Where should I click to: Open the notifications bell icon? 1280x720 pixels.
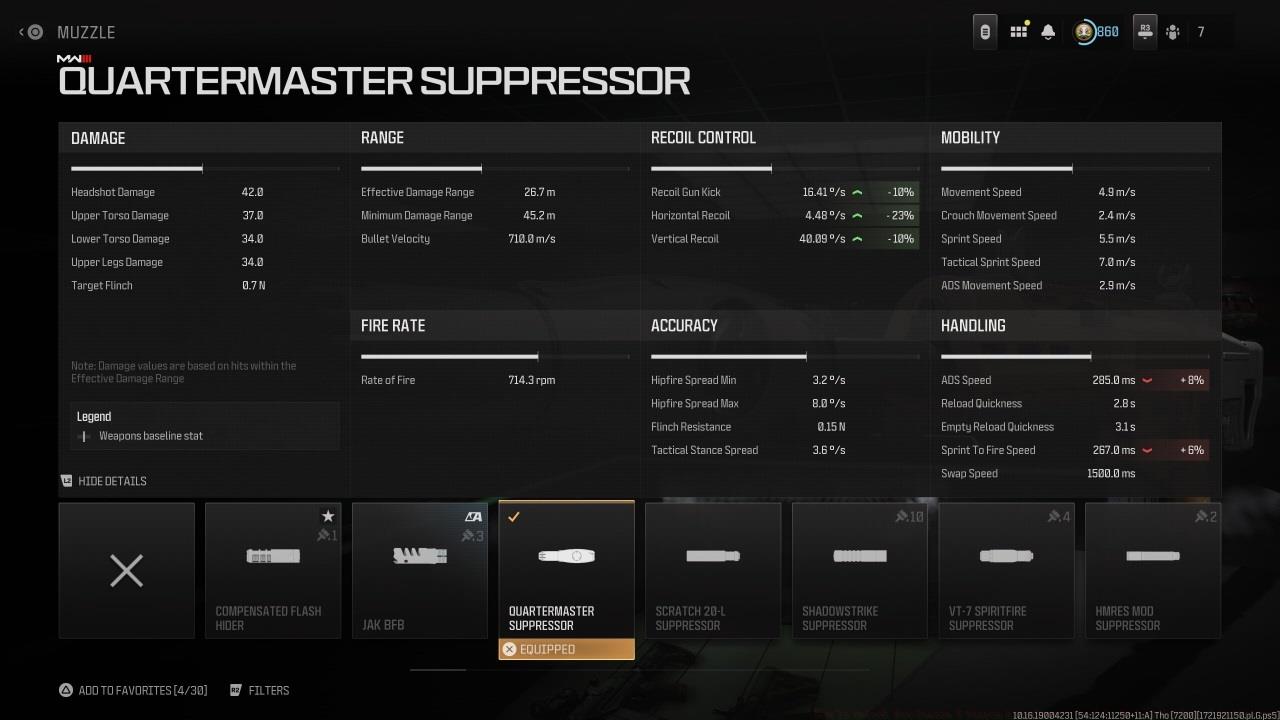click(1047, 31)
